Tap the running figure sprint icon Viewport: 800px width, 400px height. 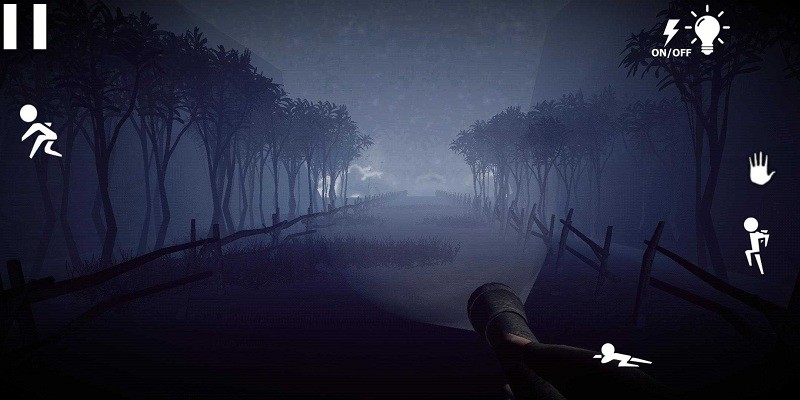coord(40,132)
